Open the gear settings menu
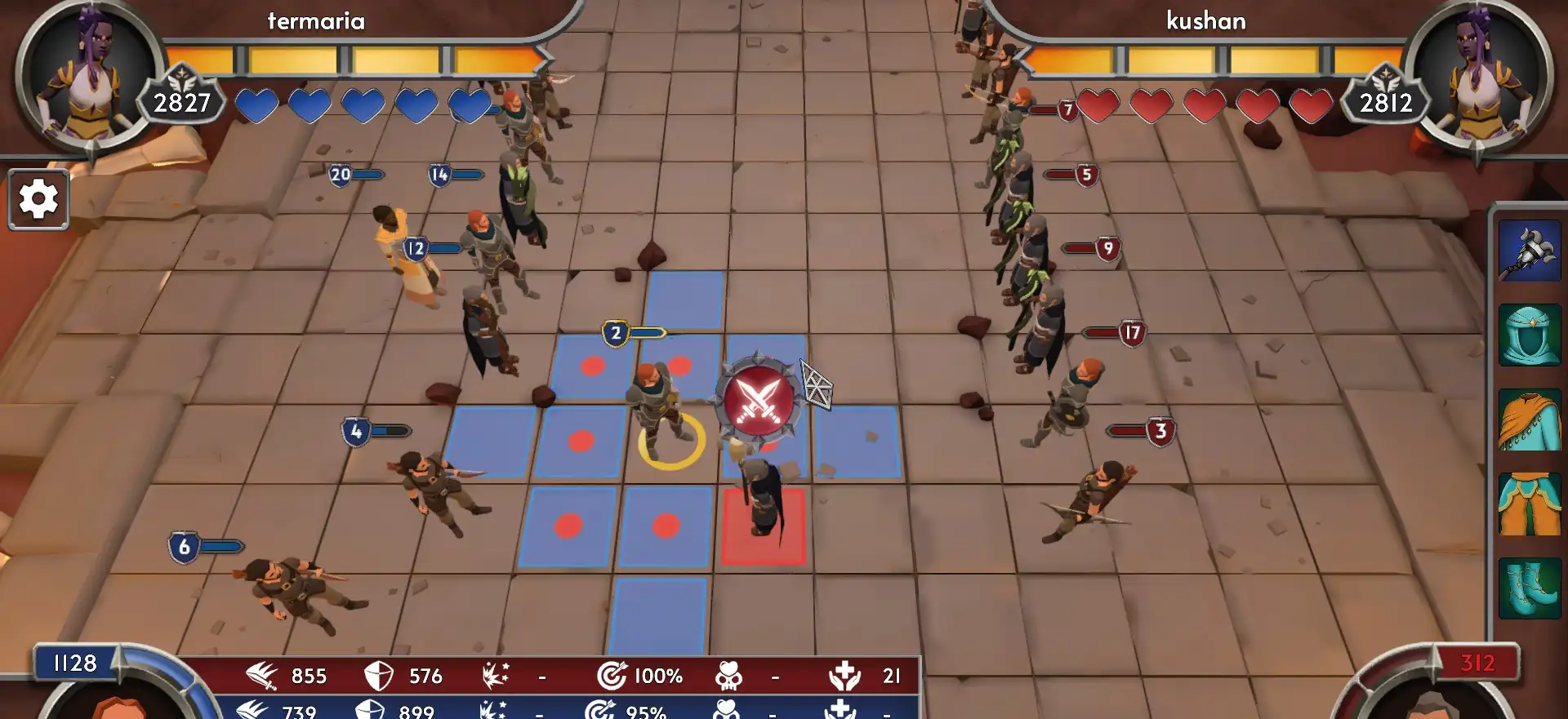 pyautogui.click(x=38, y=199)
